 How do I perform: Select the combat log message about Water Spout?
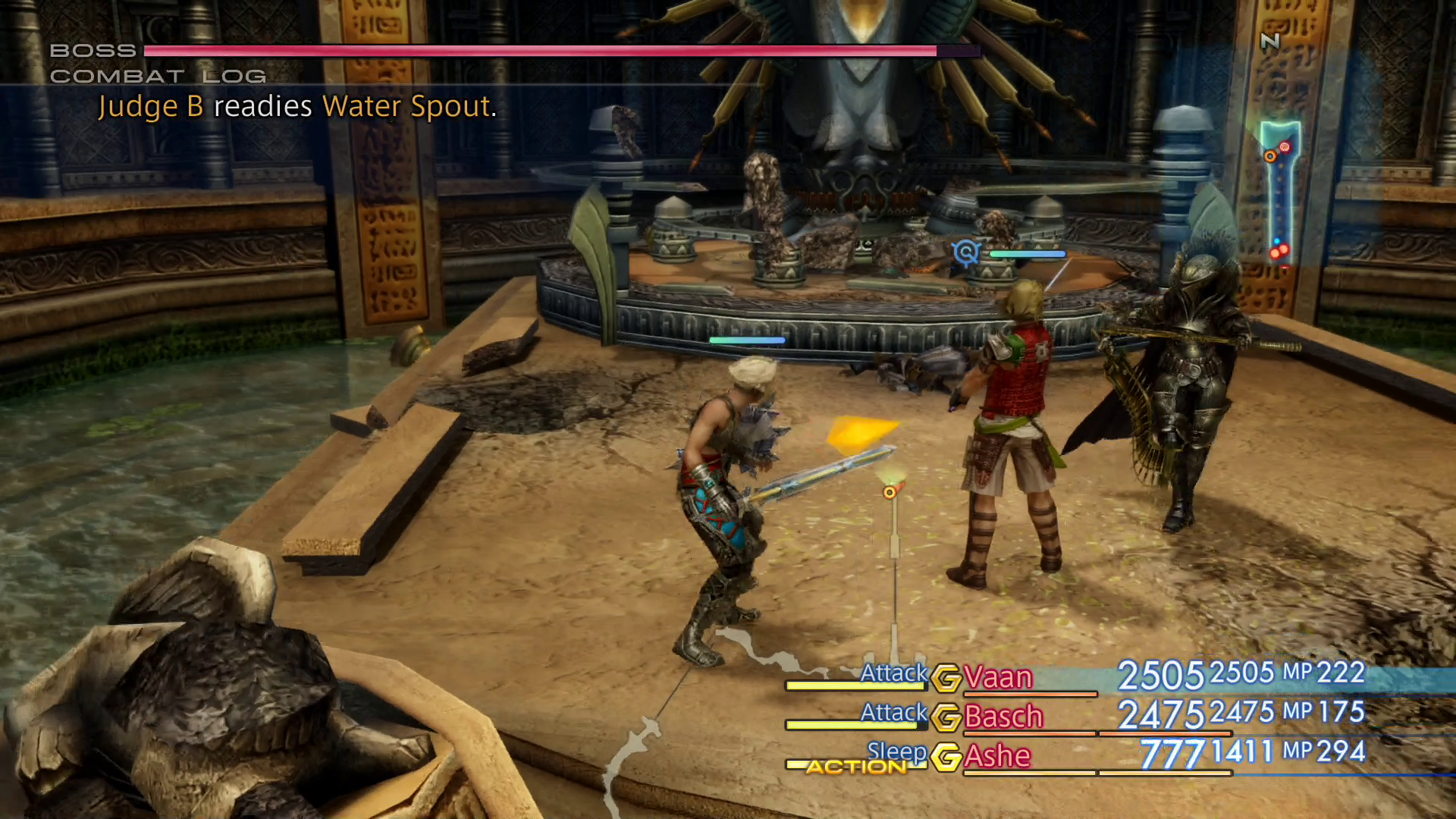tap(296, 106)
